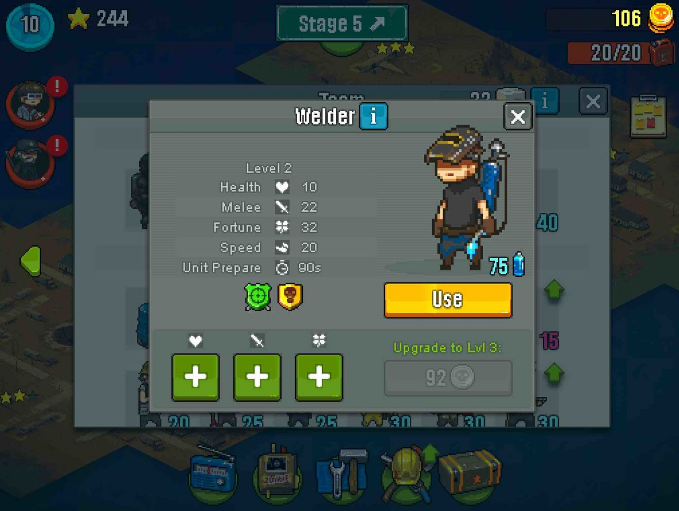Open the yellow helmet team icon
679x511 pixels.
pyautogui.click(x=407, y=471)
